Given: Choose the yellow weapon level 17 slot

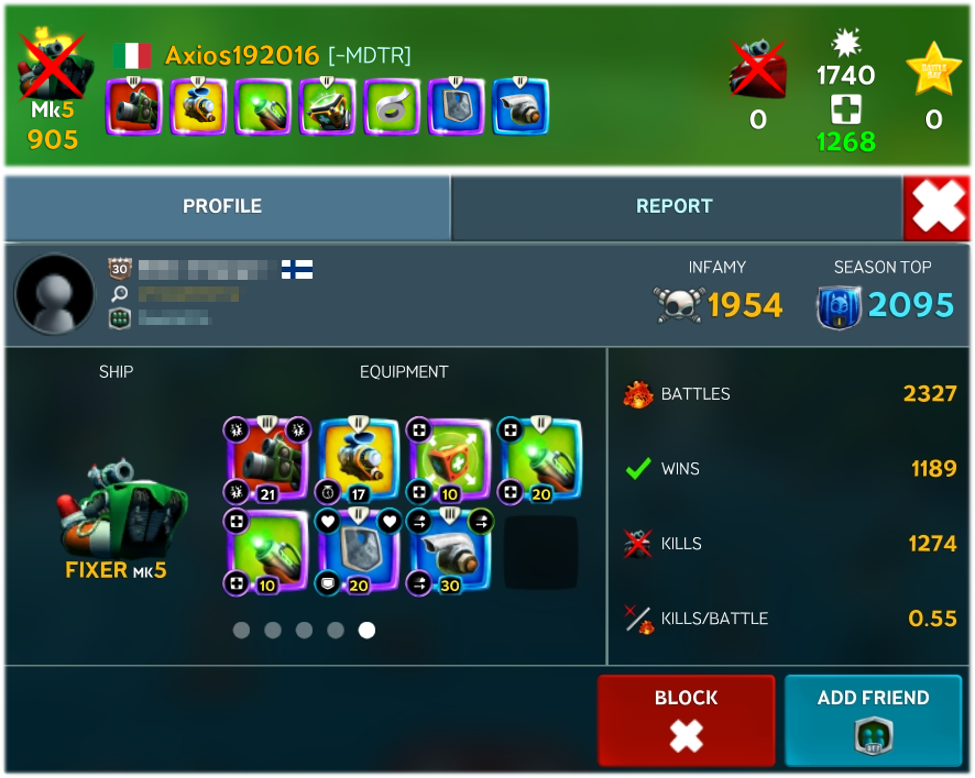Looking at the screenshot, I should tap(359, 459).
